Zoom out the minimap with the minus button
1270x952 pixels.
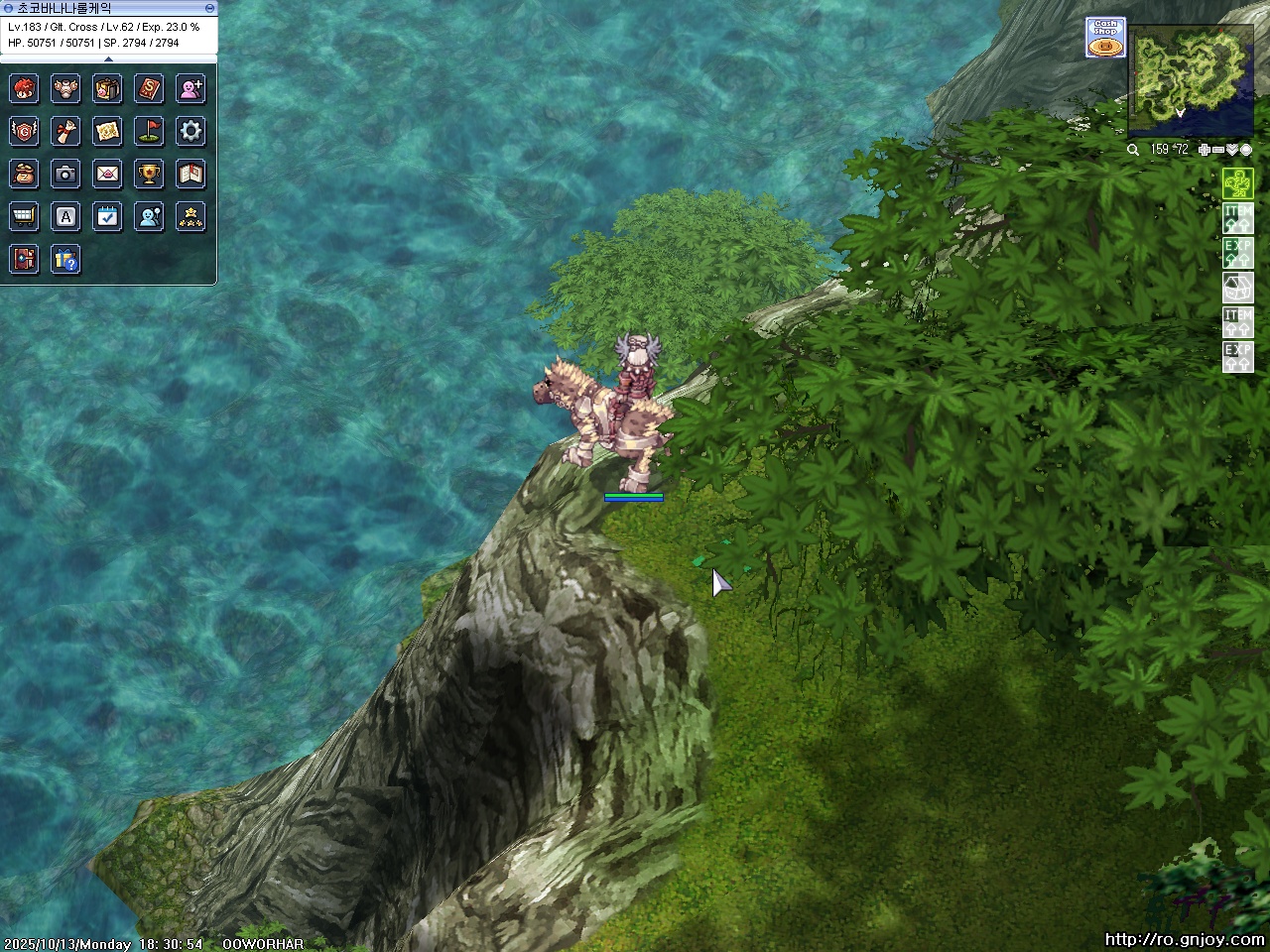[x=1218, y=150]
